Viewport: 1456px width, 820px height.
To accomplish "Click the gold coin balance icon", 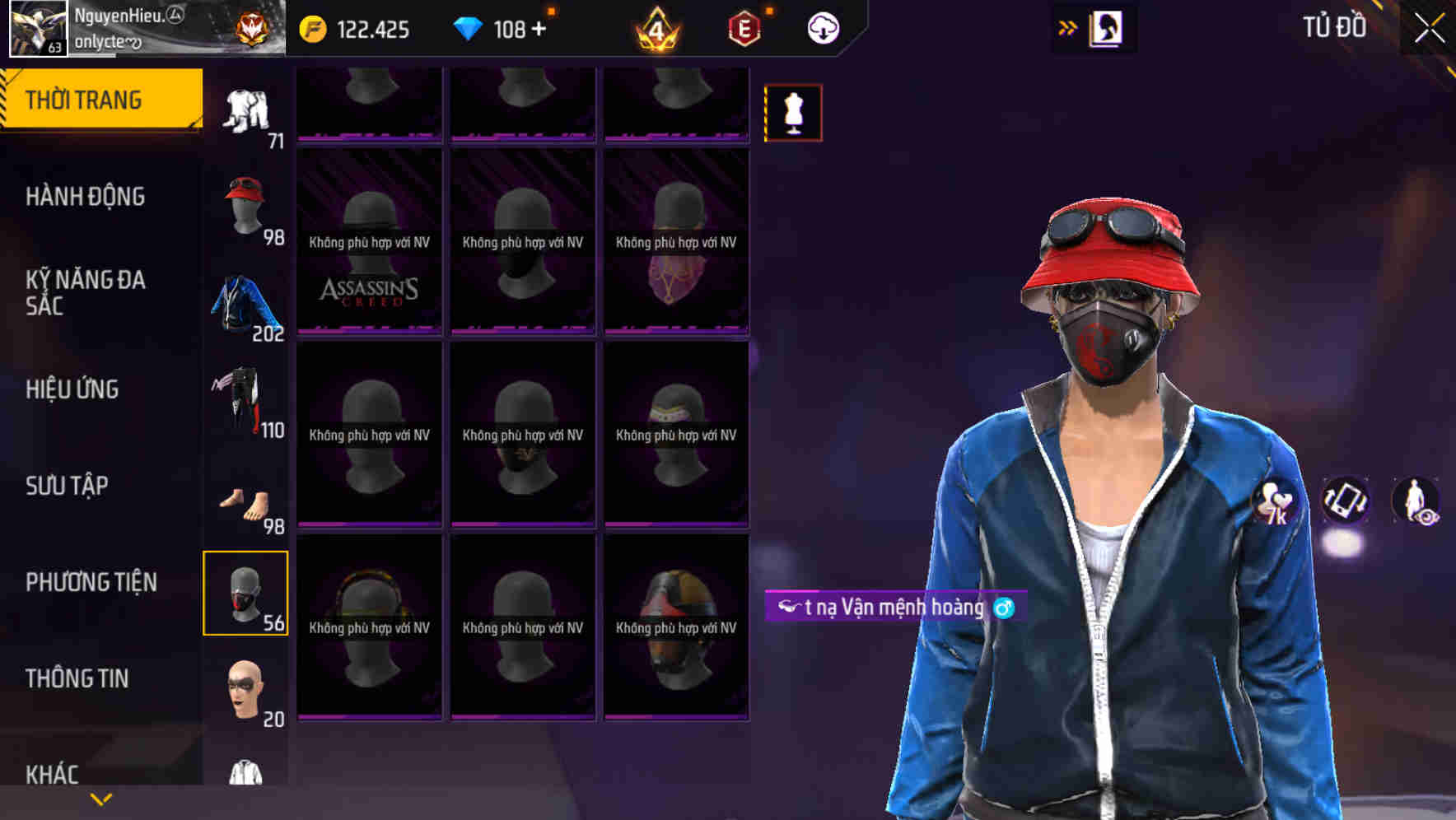I will [311, 27].
